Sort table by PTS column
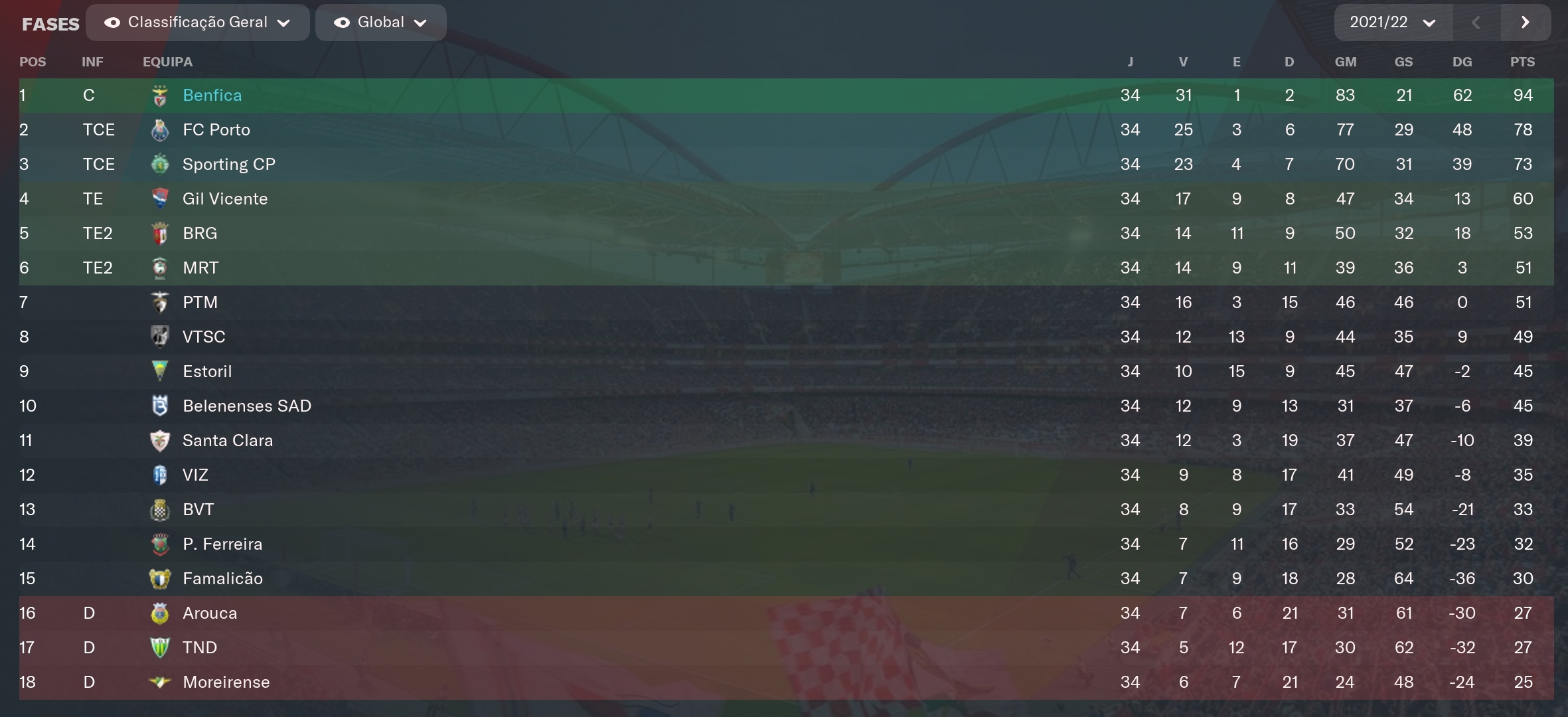 point(1522,62)
